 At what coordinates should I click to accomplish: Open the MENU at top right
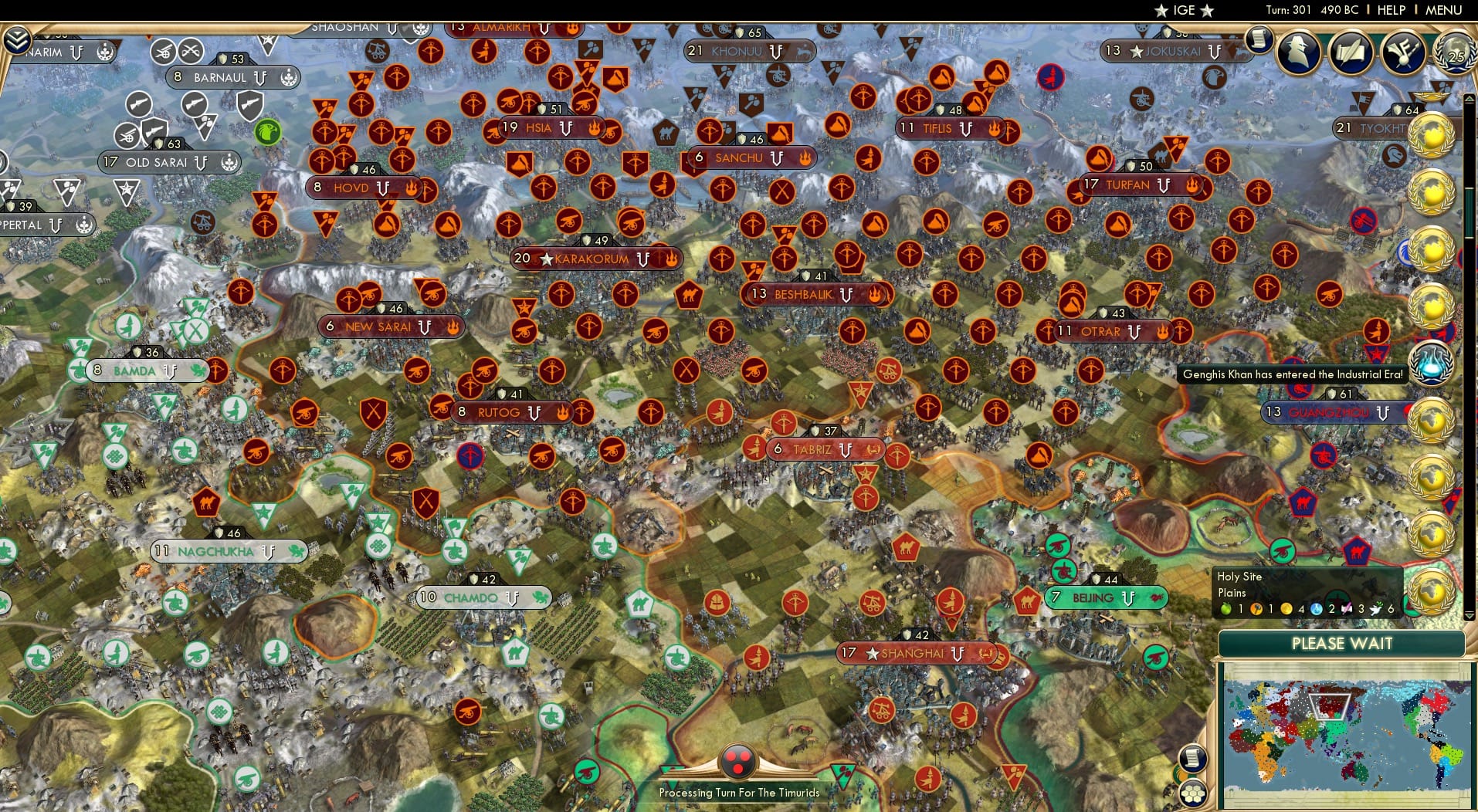1446,10
